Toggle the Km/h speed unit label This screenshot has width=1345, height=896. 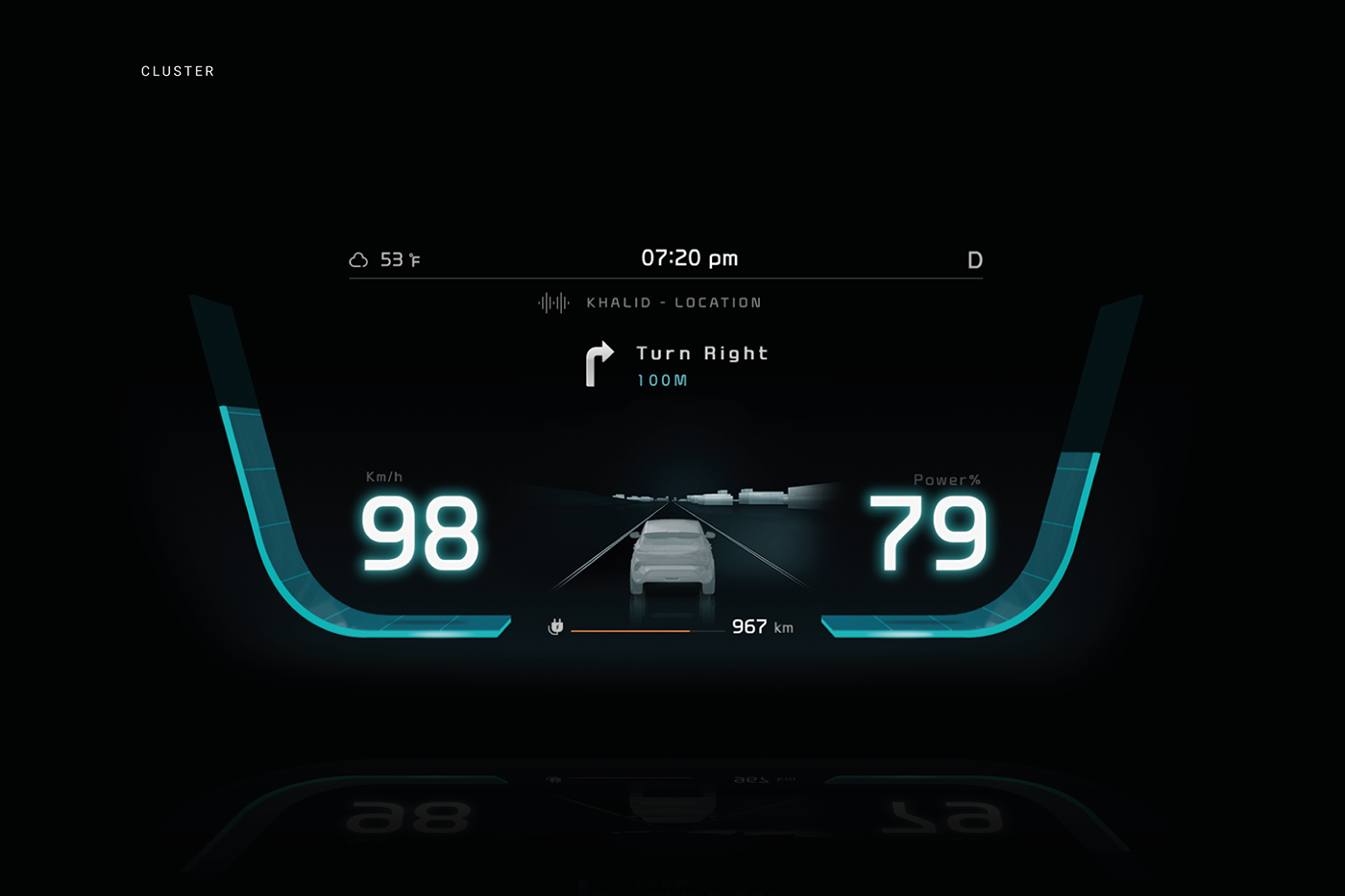[x=384, y=474]
